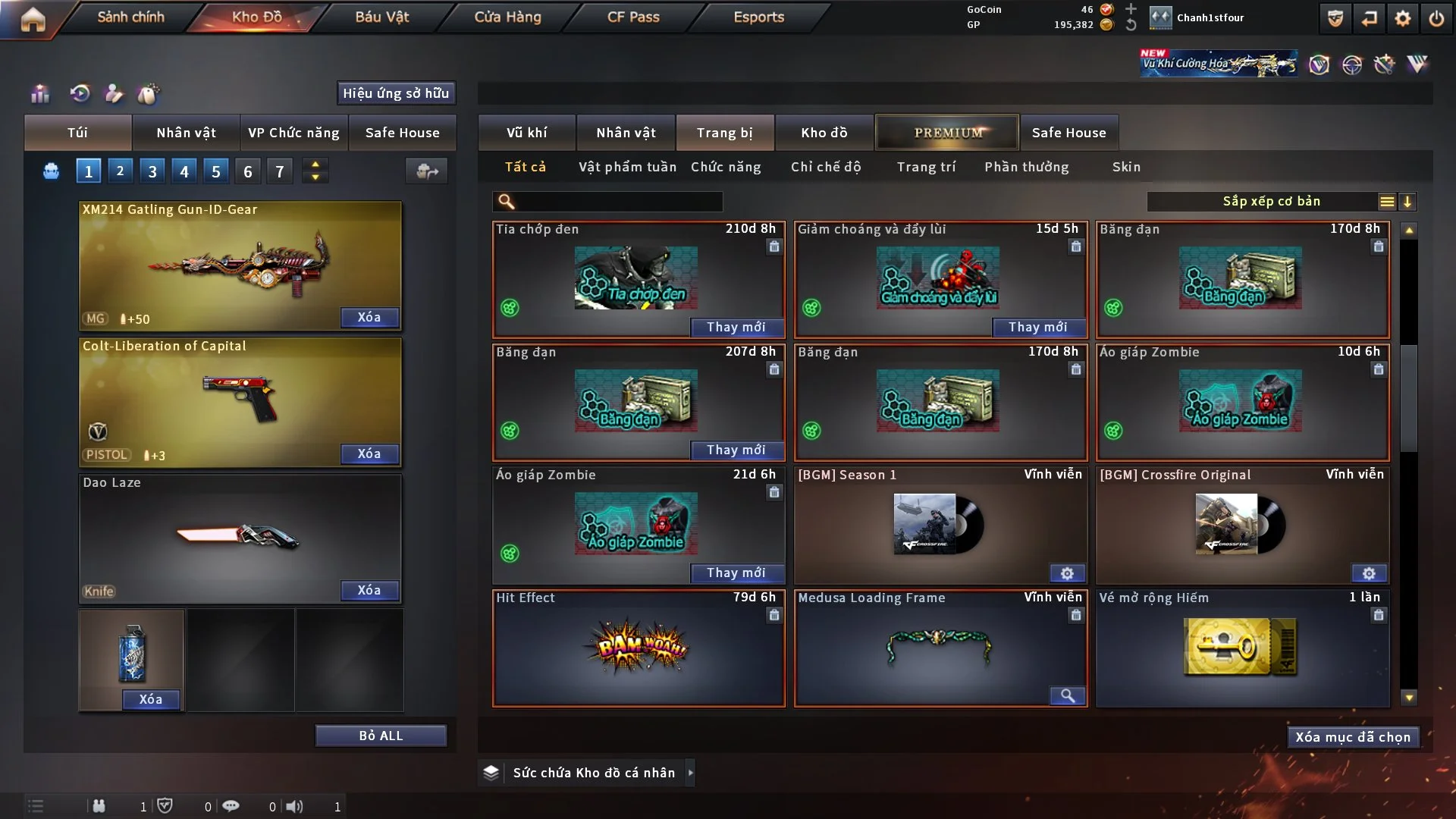Go to Sảnh chính lobby
Image resolution: width=1456 pixels, height=819 pixels.
pos(130,17)
